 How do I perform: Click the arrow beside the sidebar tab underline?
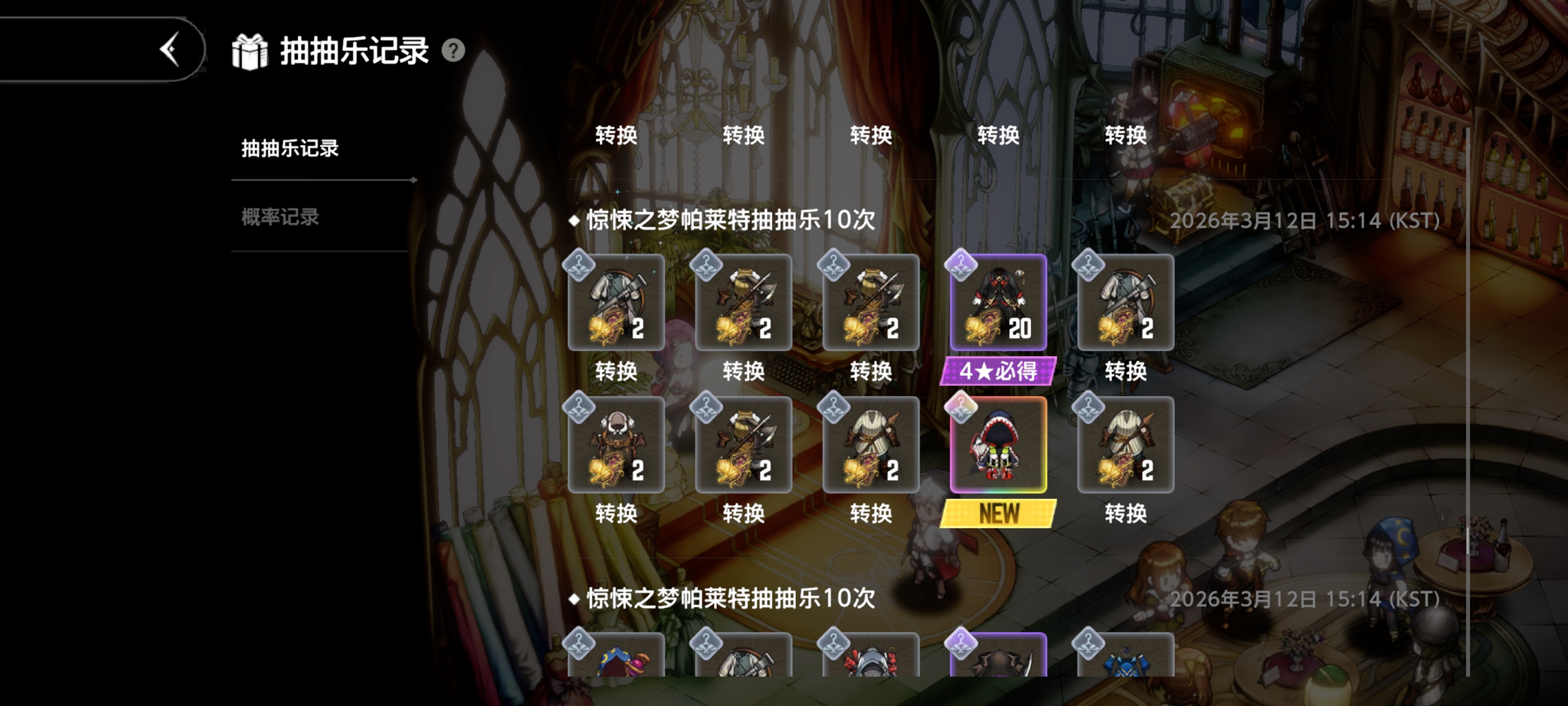414,180
